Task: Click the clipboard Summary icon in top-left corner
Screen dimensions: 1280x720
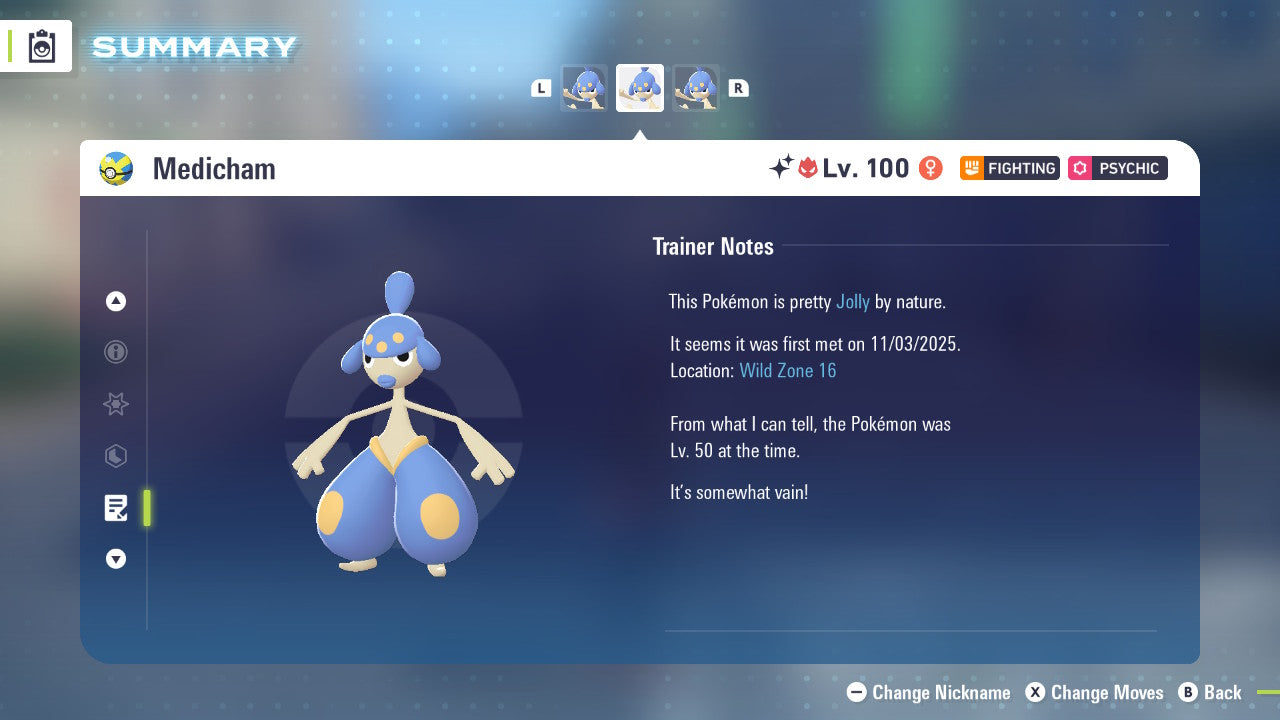Action: tap(40, 46)
